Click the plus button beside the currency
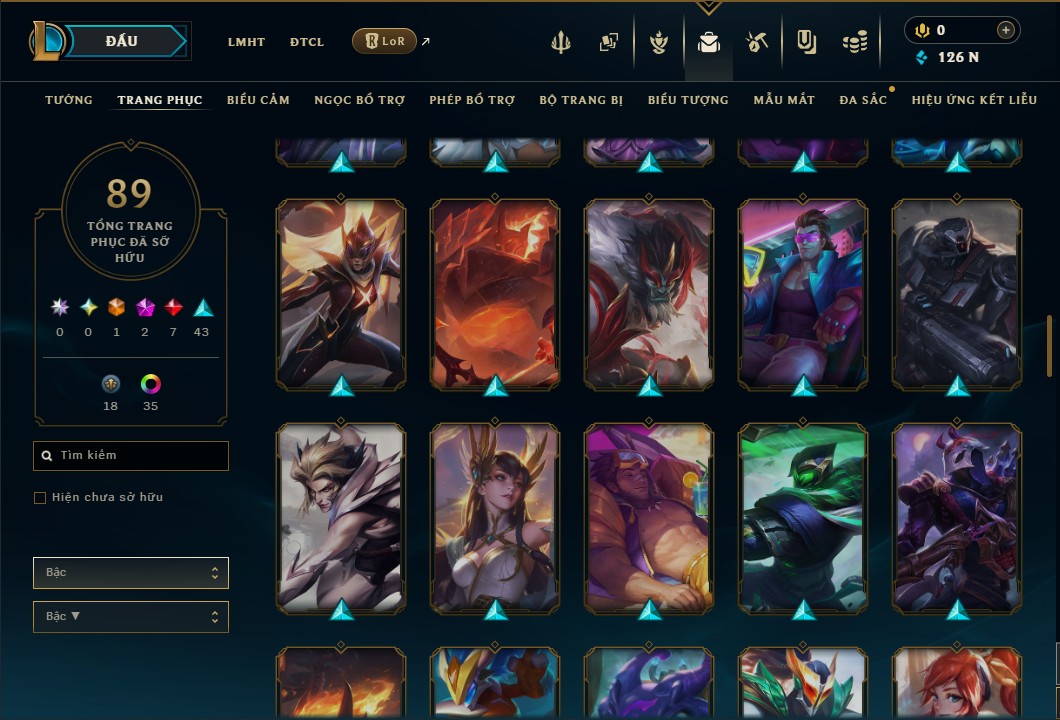This screenshot has width=1060, height=720. [1005, 30]
